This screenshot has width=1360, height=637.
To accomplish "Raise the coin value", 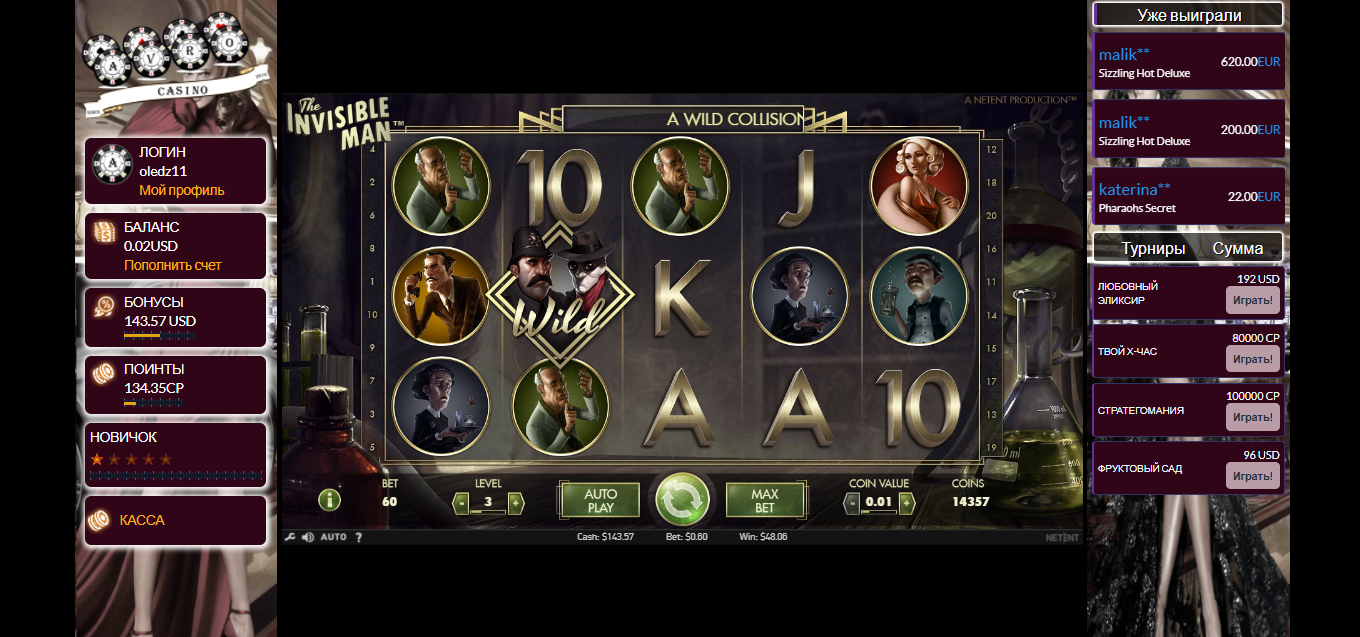I will click(906, 503).
